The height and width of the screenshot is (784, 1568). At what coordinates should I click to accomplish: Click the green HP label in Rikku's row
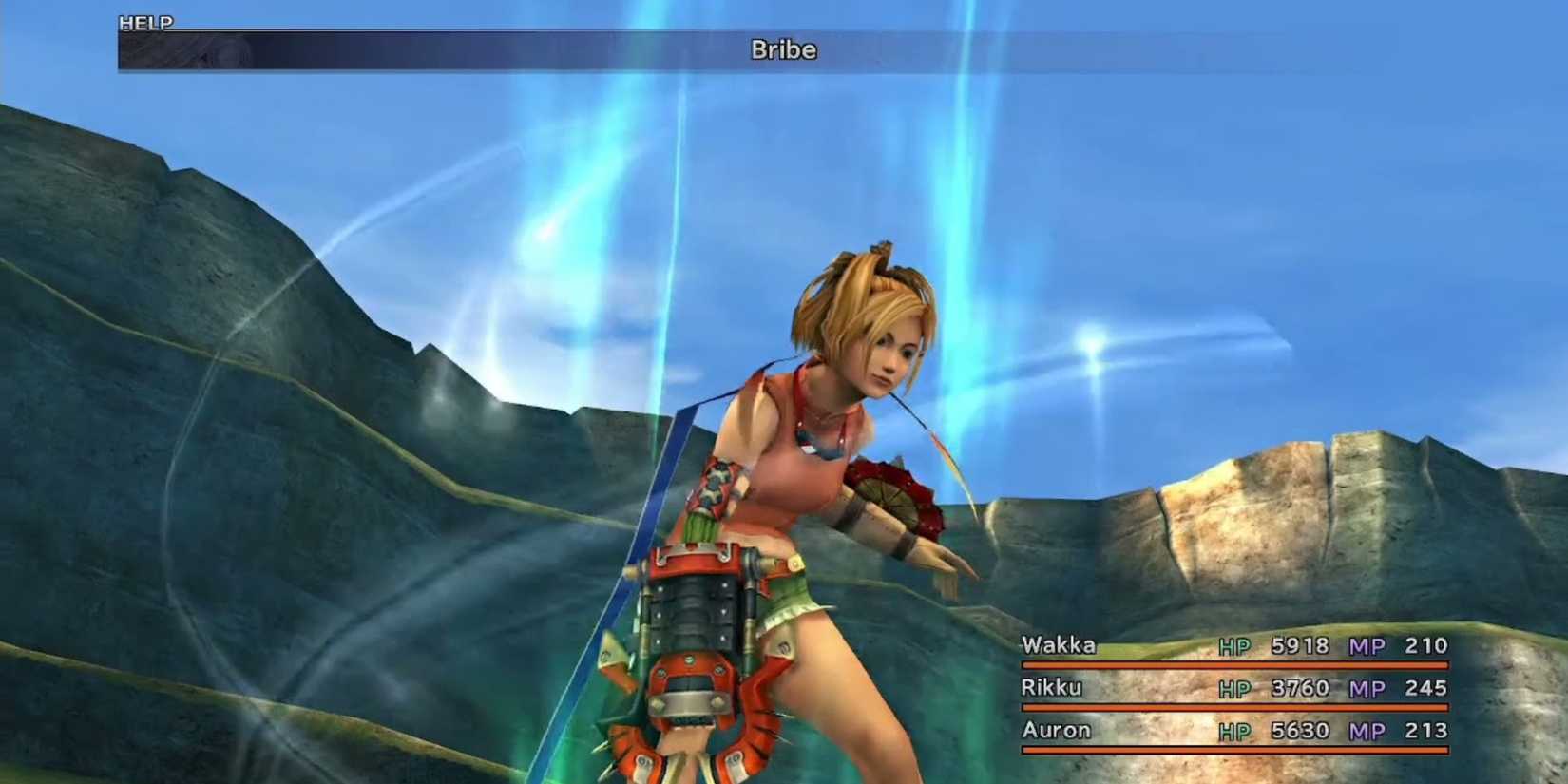point(1233,688)
